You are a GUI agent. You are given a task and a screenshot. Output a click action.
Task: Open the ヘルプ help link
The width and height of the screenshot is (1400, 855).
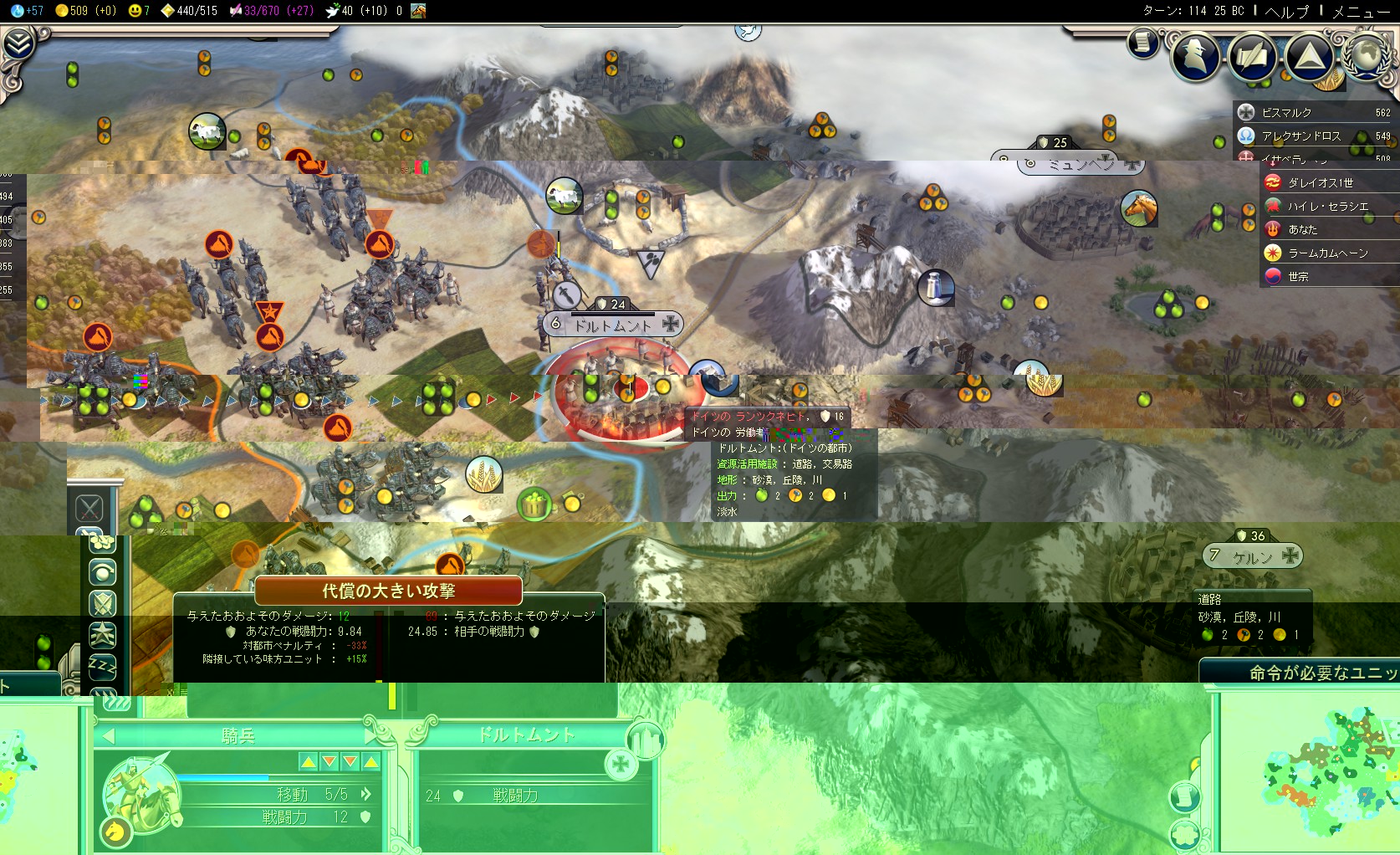click(x=1286, y=11)
